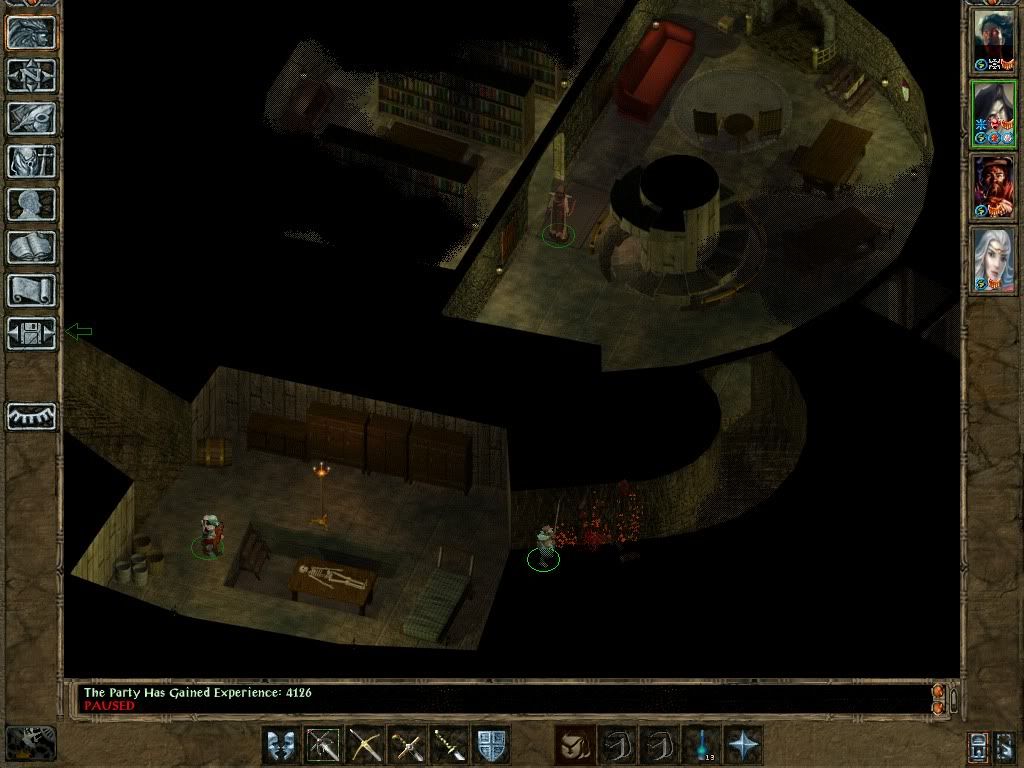Toggle the party AI lantern button
The width and height of the screenshot is (1024, 768).
click(x=979, y=746)
